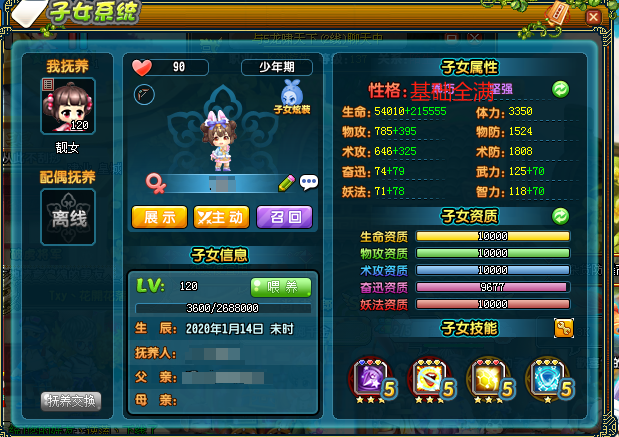Click the 抚养交换 button
This screenshot has width=619, height=437.
click(73, 401)
